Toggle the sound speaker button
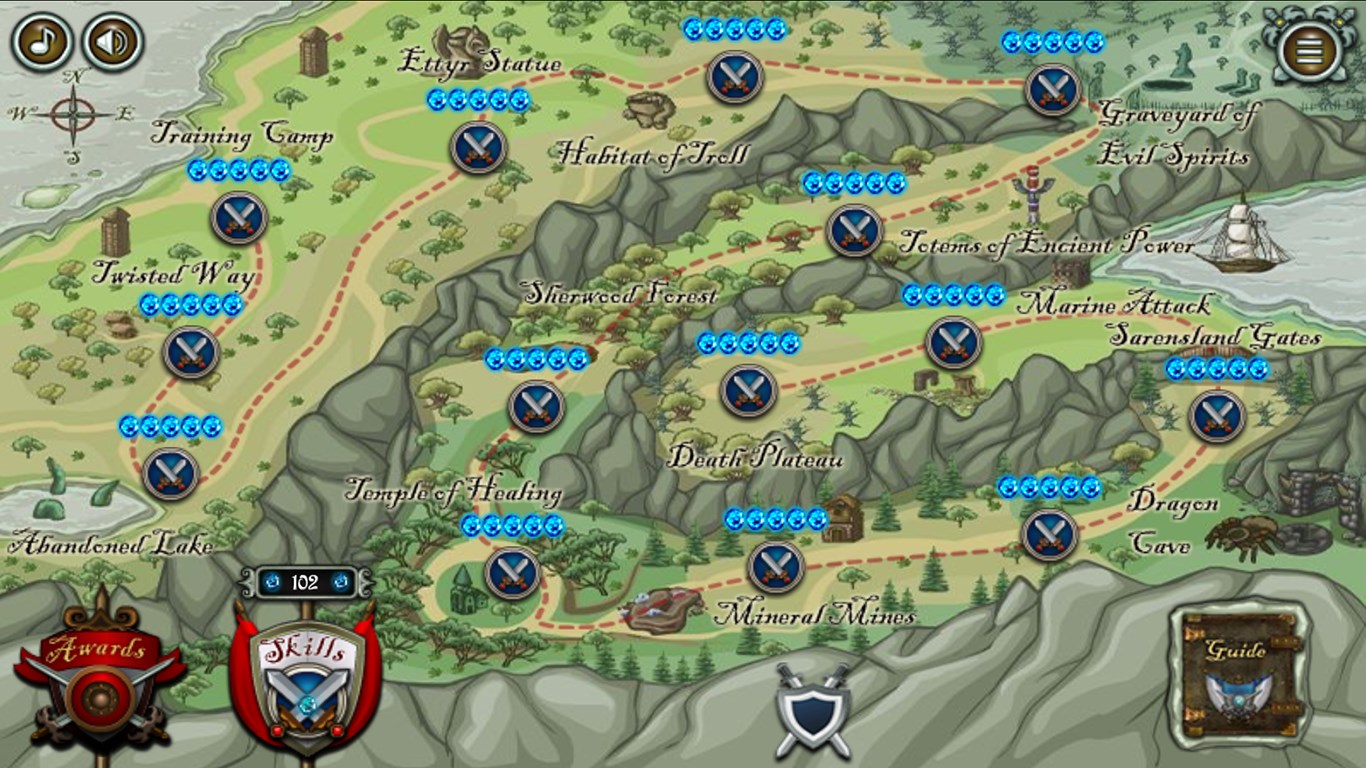 tap(112, 42)
